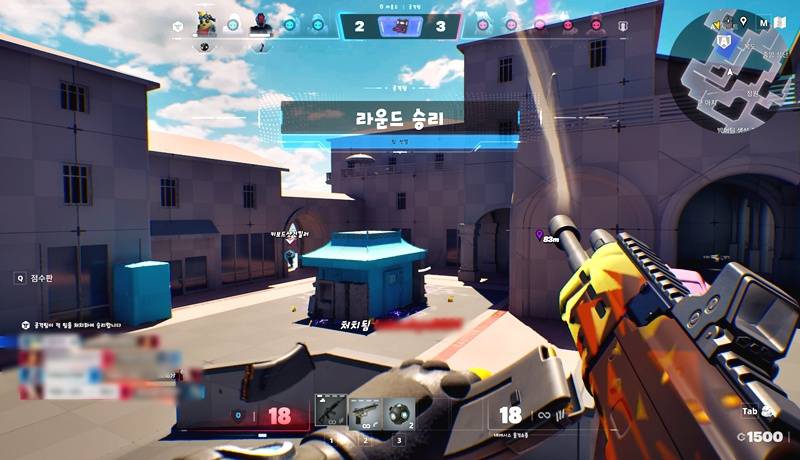
Task: Select the red-masked character portrait in team bar
Action: click(260, 22)
